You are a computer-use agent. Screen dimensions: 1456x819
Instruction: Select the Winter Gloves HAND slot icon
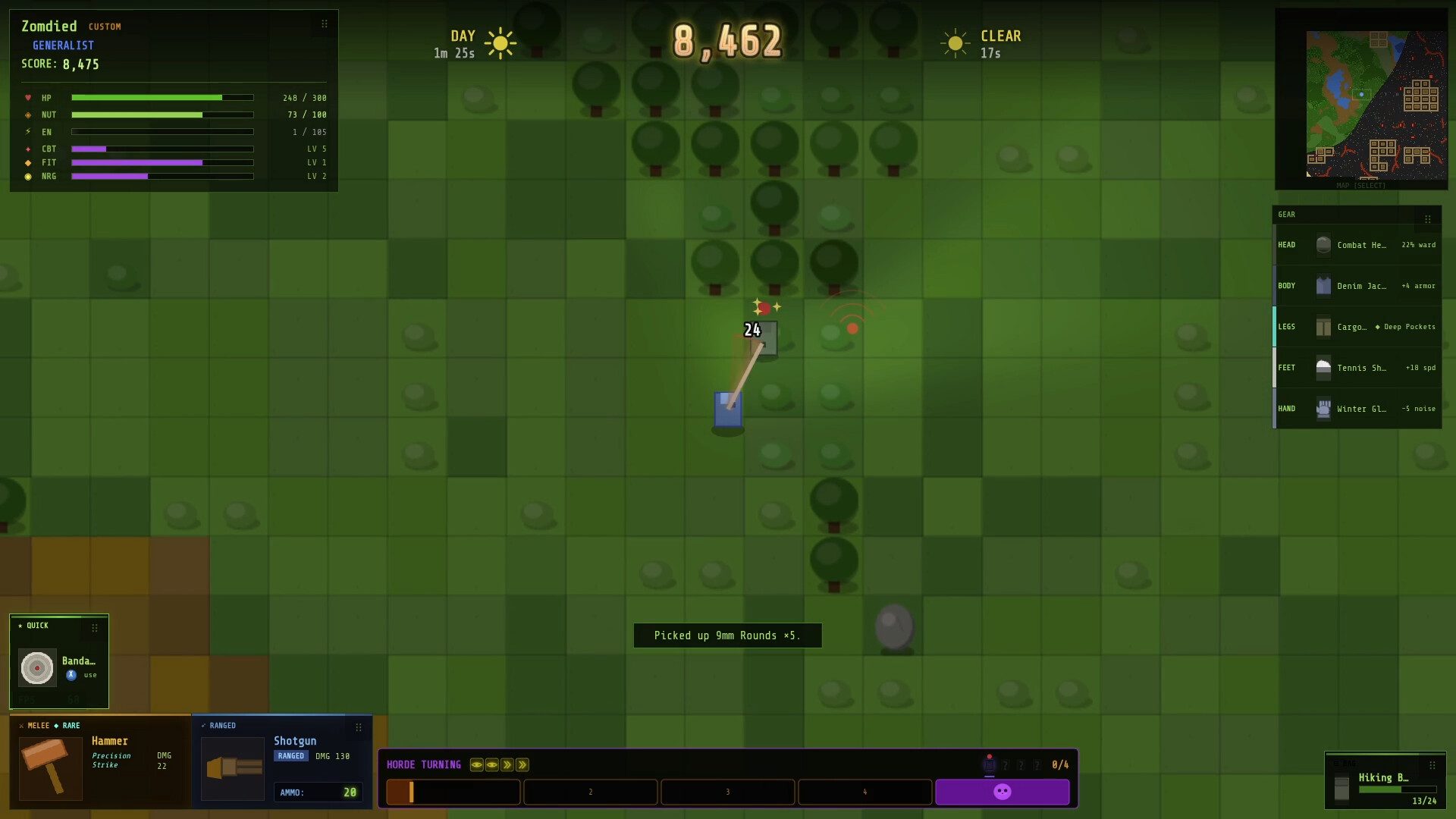click(x=1324, y=409)
